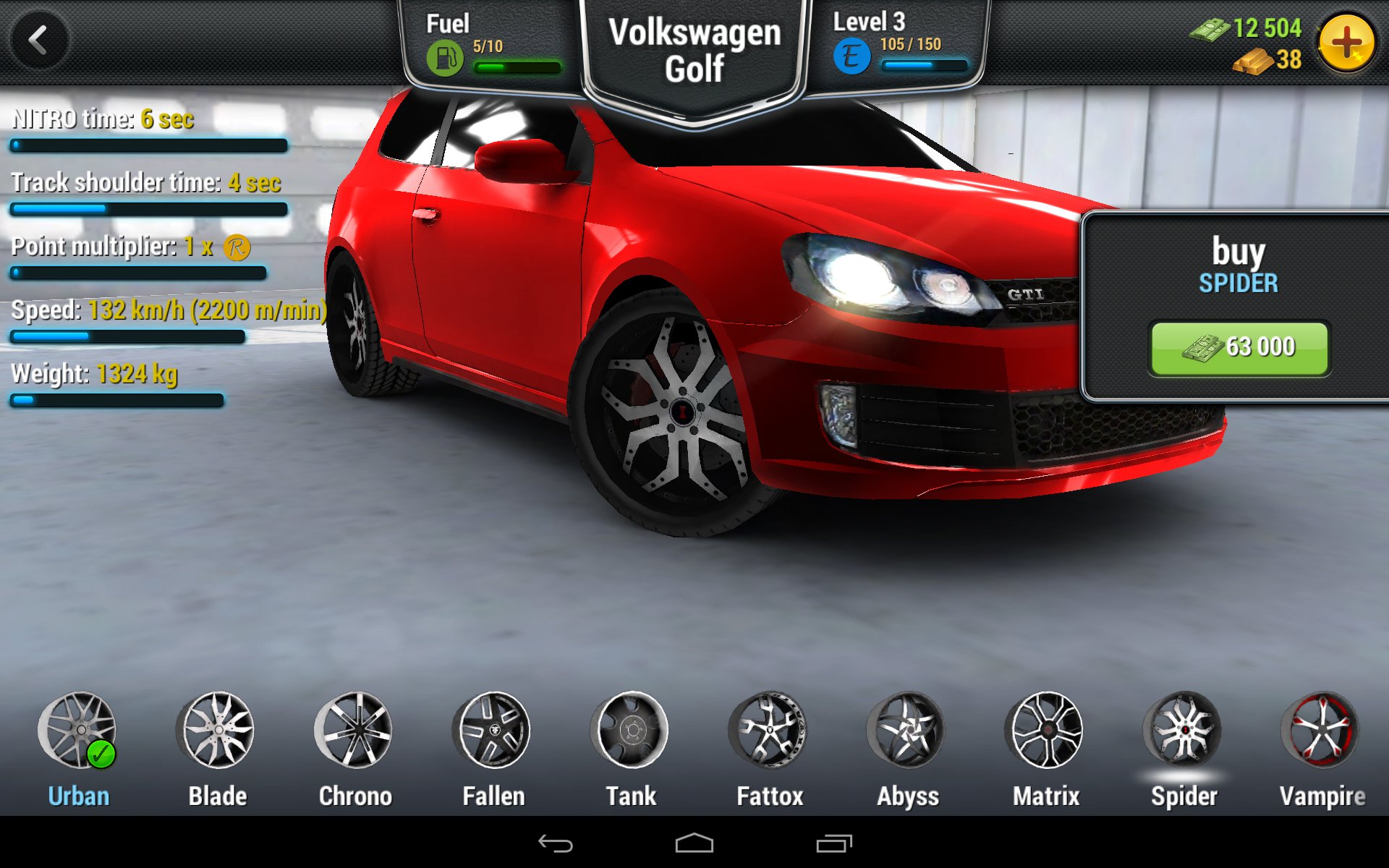Choose the Matrix wheel
Image resolution: width=1389 pixels, height=868 pixels.
1045,731
